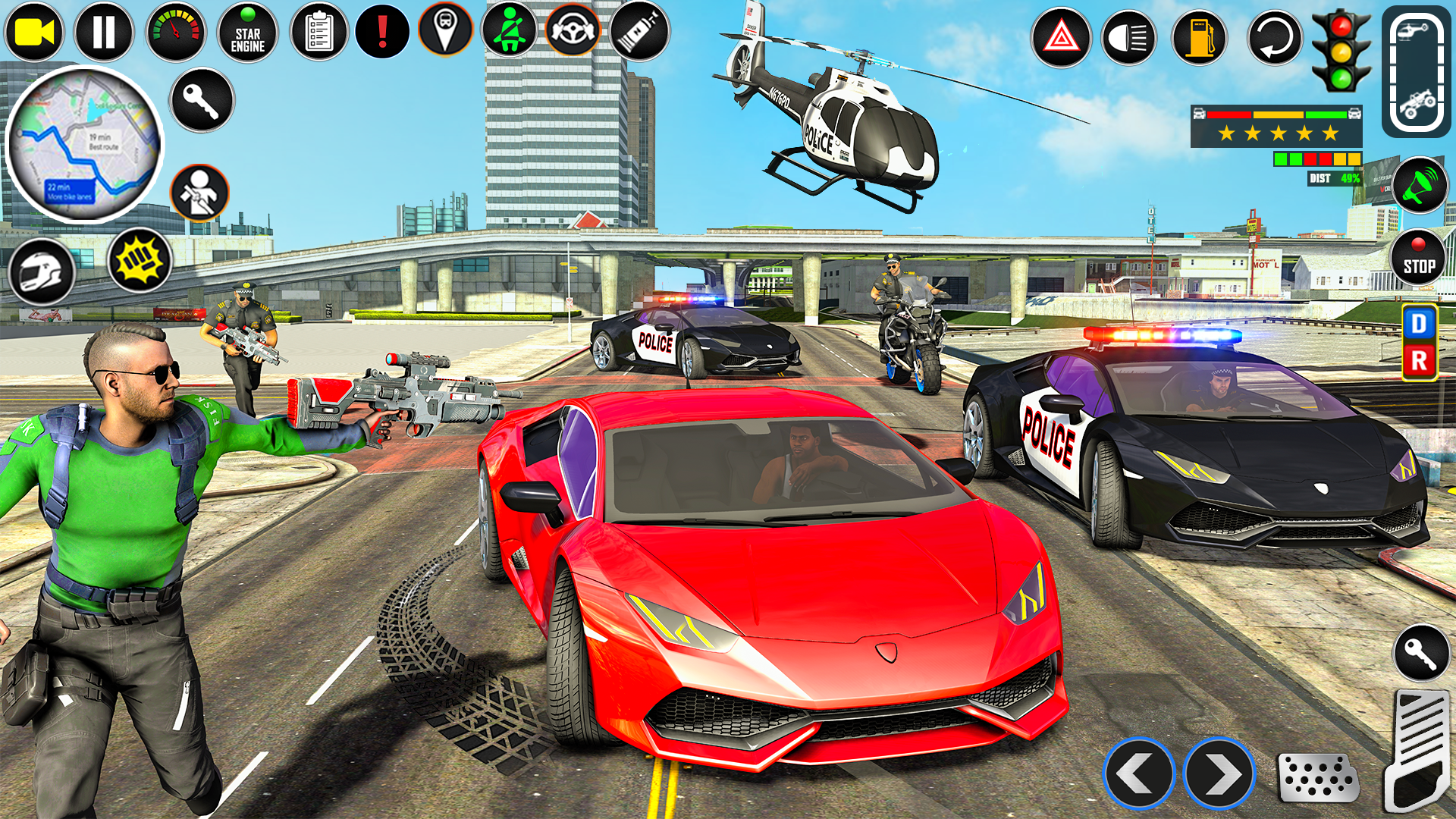Open the route minimap
The width and height of the screenshot is (1456, 819).
pos(83,144)
